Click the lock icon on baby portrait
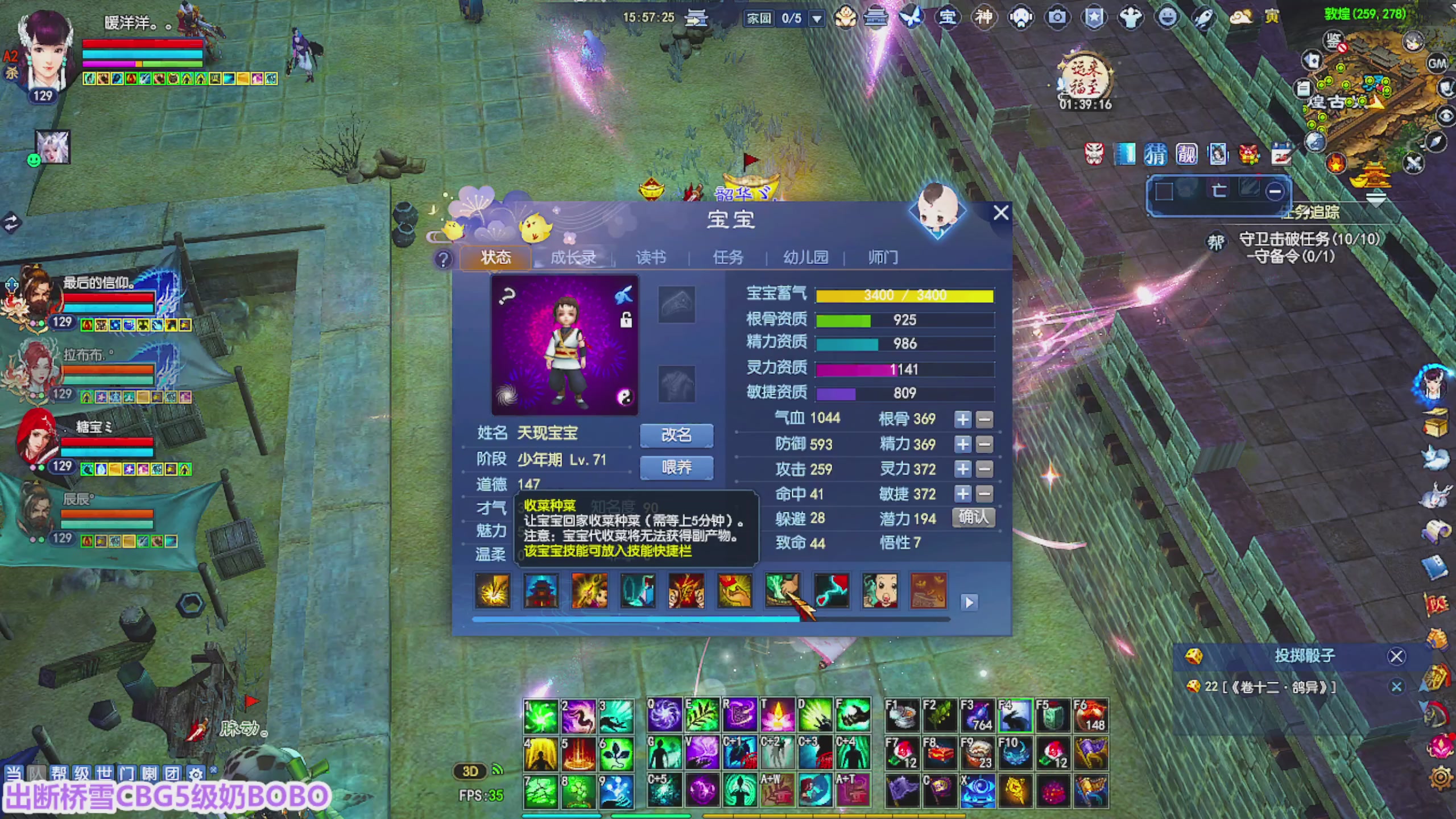The height and width of the screenshot is (819, 1456). point(626,321)
